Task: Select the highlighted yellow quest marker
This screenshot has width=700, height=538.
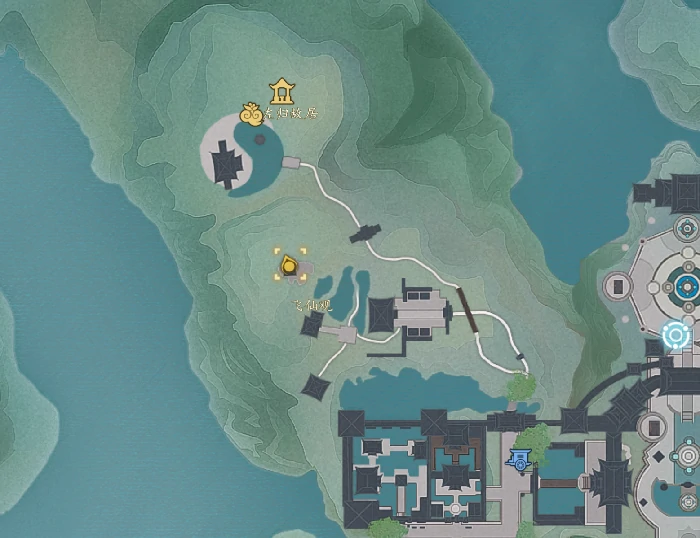Action: [290, 266]
